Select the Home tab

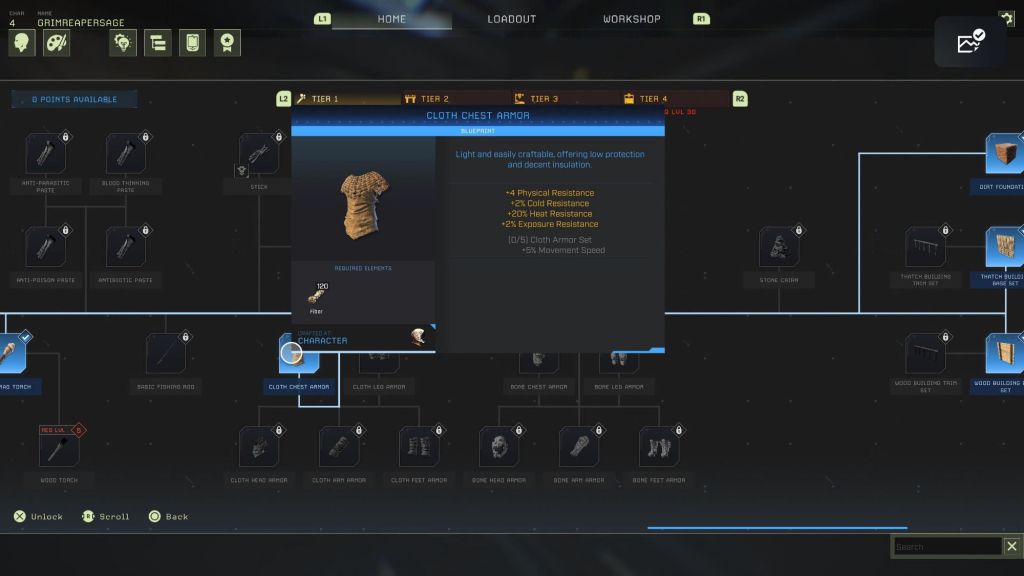tap(392, 19)
